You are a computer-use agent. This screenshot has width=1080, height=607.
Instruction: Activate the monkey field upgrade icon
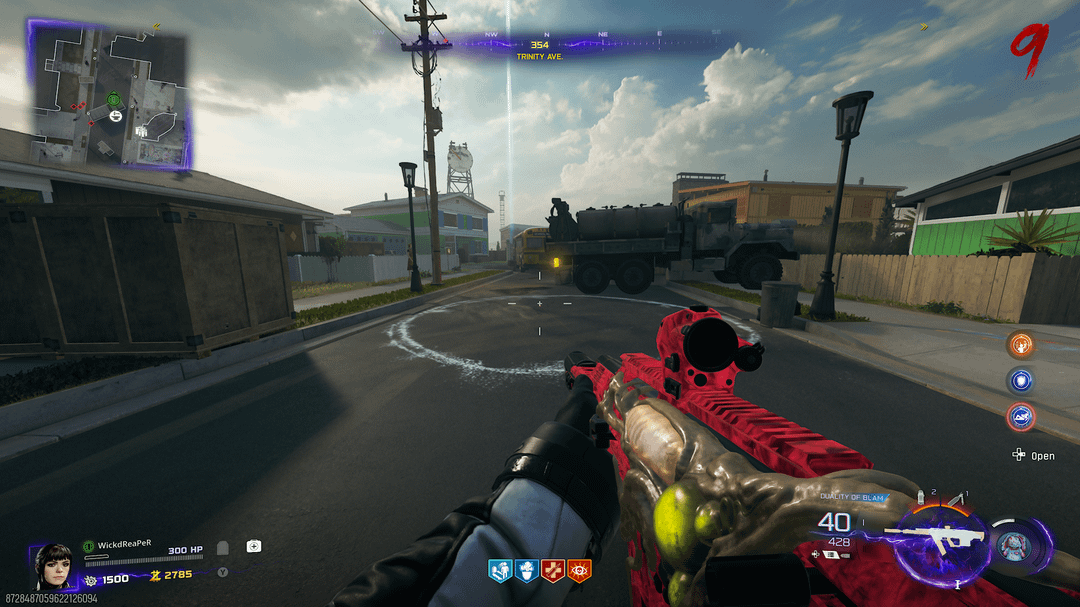pyautogui.click(x=1011, y=547)
